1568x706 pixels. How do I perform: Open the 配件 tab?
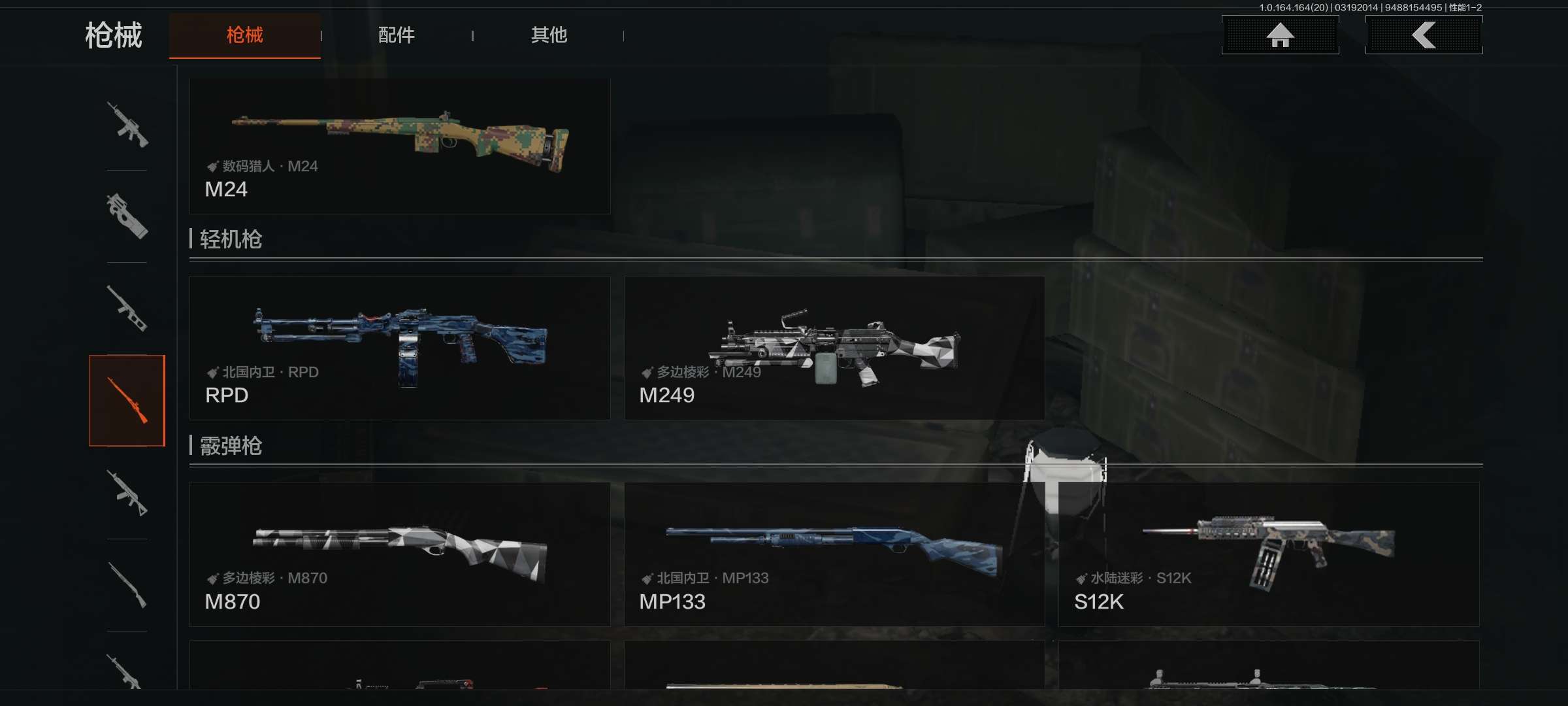396,35
